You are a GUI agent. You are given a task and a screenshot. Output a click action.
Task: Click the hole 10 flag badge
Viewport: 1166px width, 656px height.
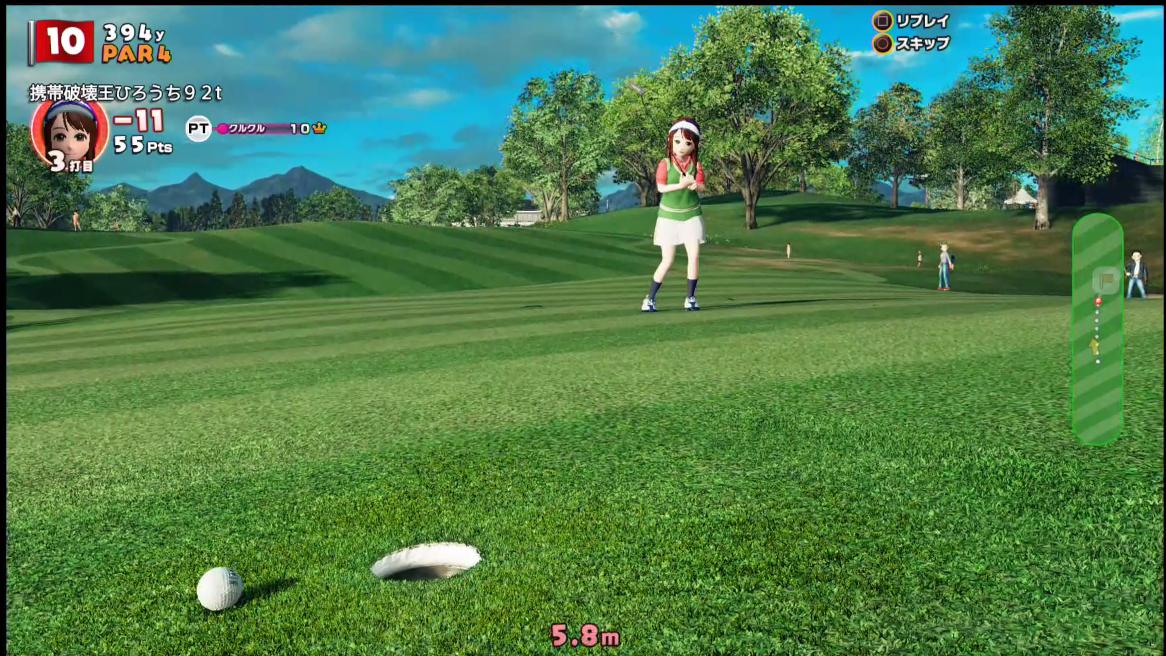[x=63, y=42]
